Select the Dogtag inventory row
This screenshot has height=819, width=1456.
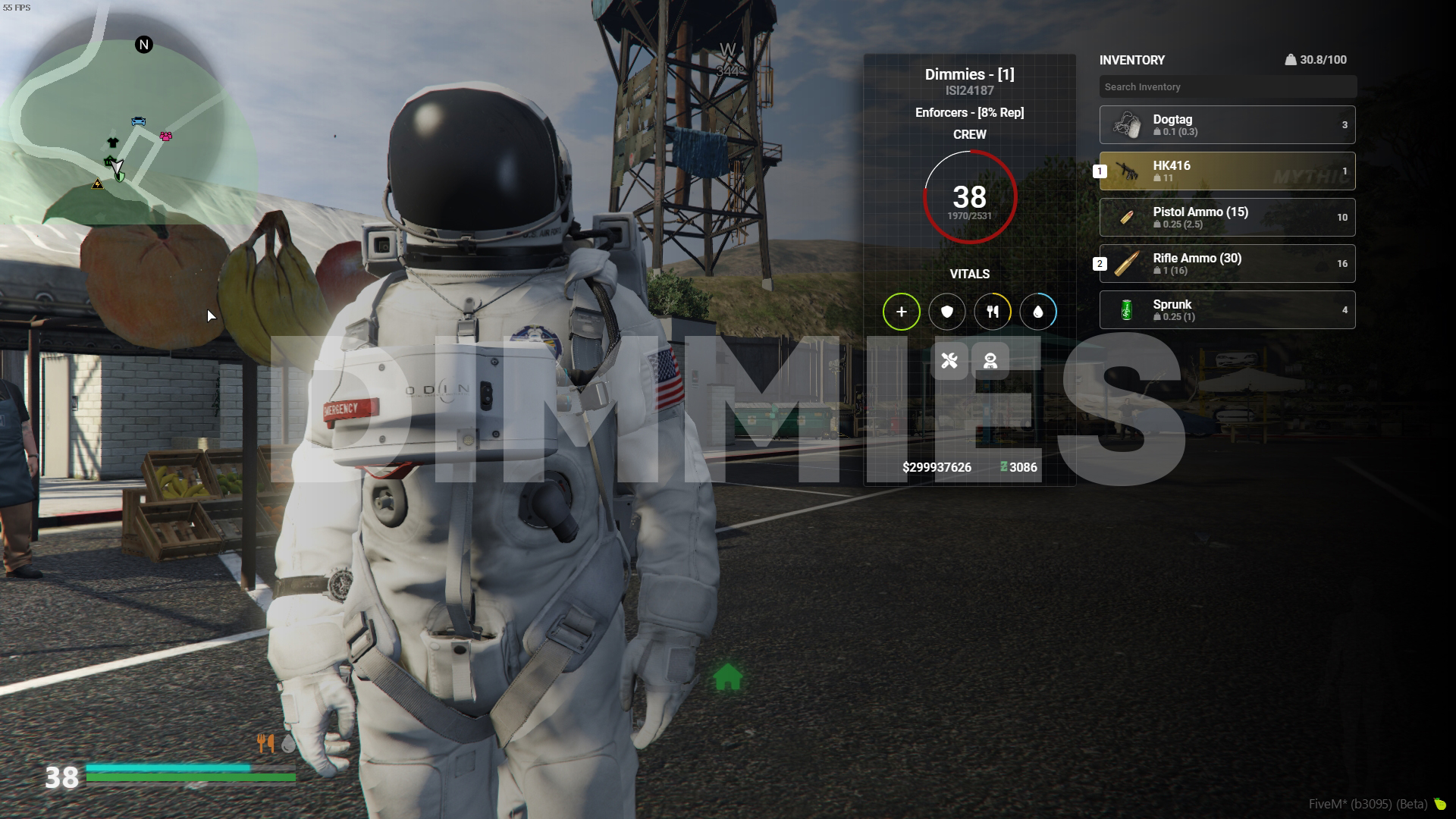tap(1227, 125)
